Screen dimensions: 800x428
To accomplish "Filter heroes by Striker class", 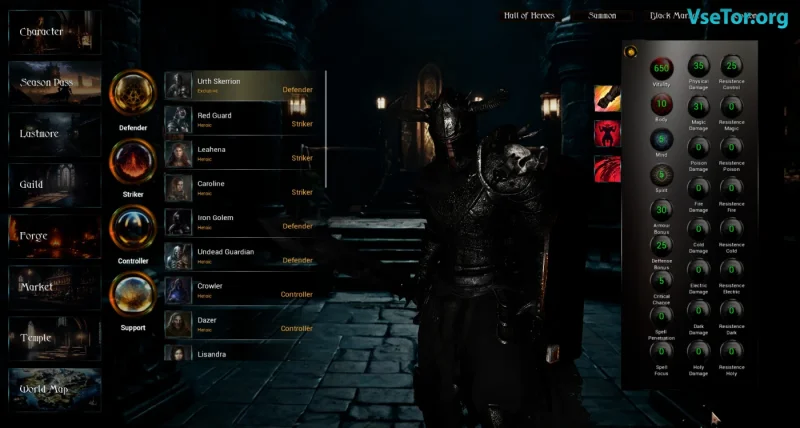I will point(133,162).
